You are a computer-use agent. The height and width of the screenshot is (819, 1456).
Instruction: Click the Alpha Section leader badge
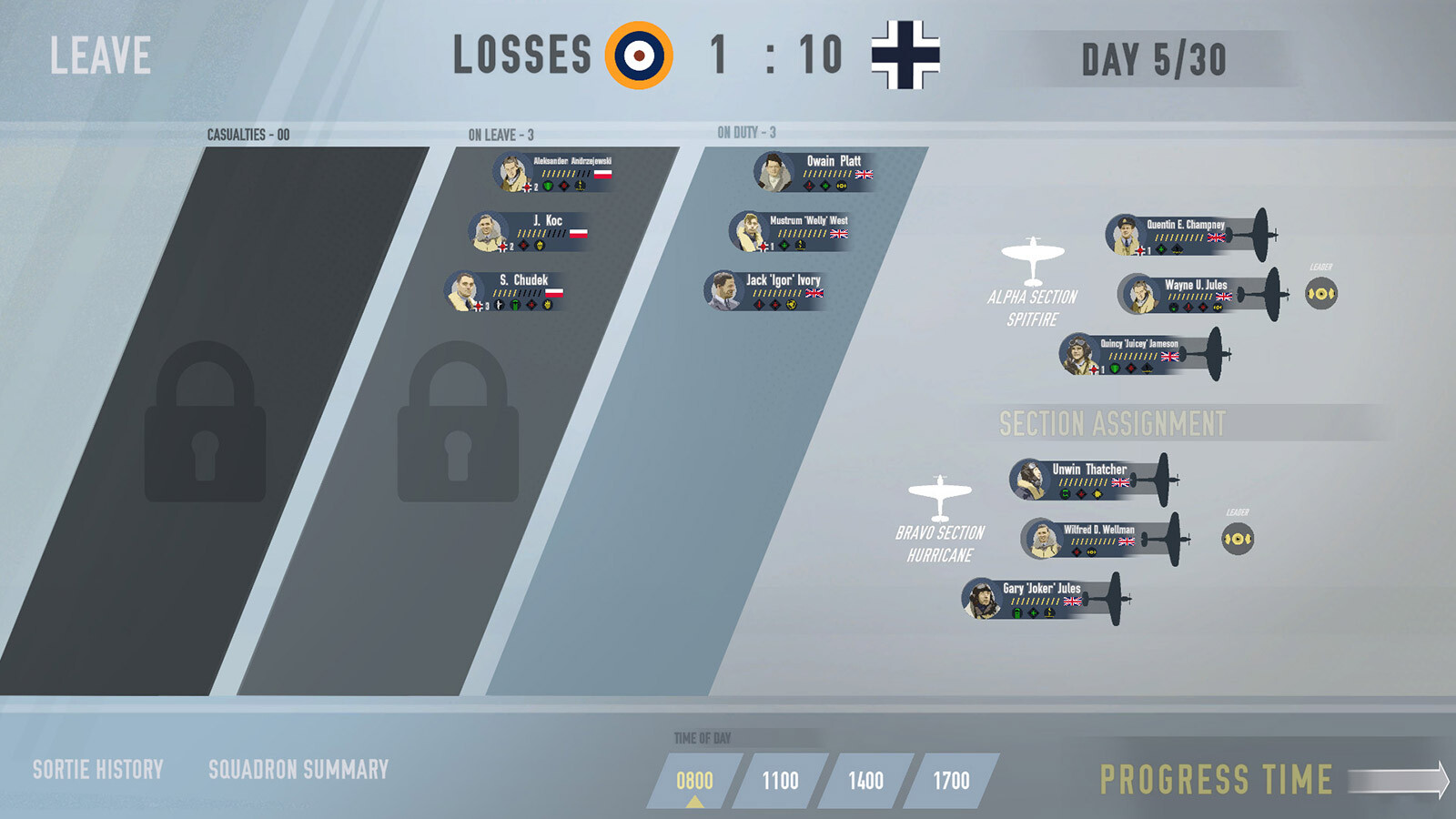click(x=1321, y=293)
